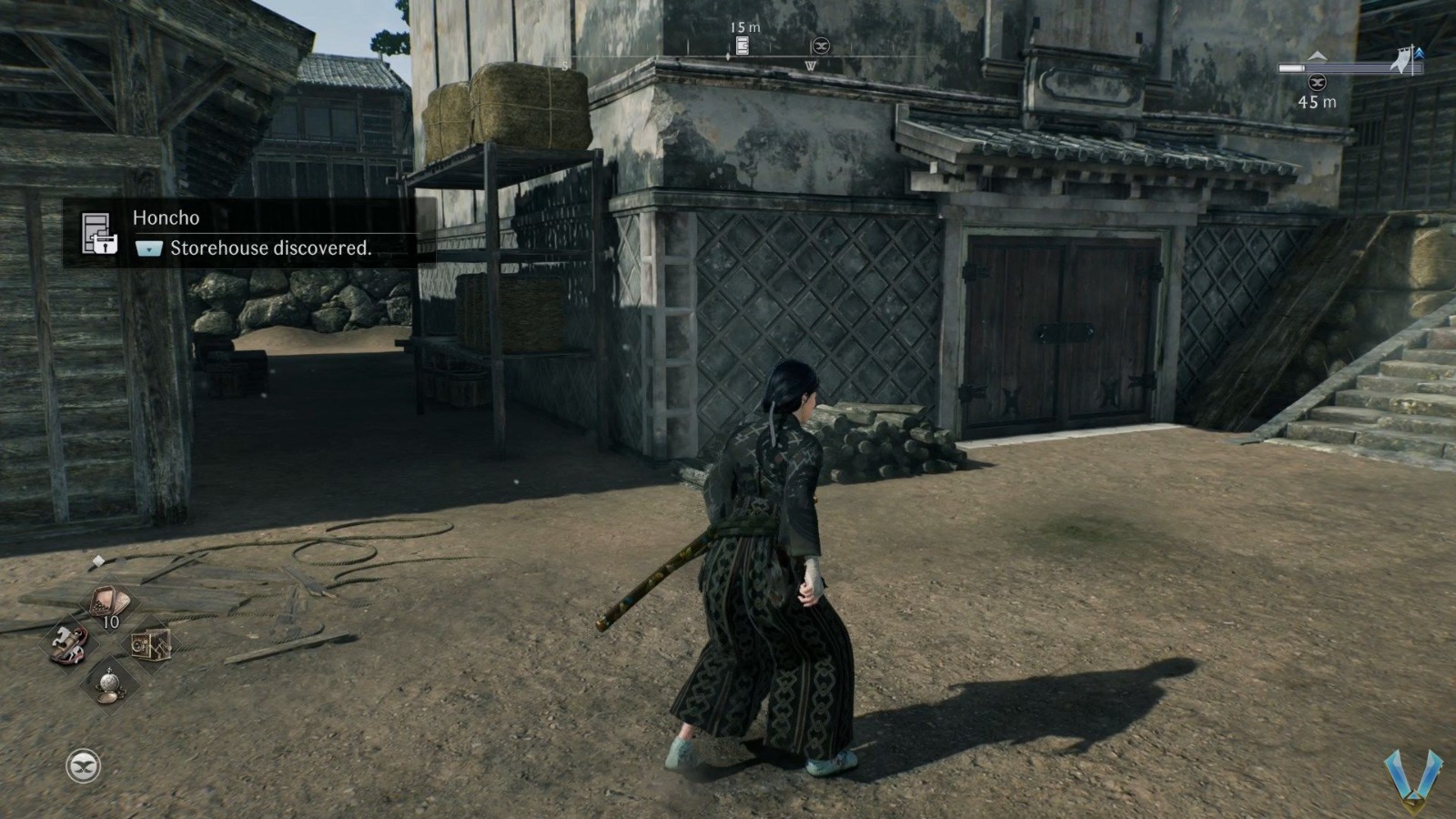Click the document marker on the compass bar

742,45
